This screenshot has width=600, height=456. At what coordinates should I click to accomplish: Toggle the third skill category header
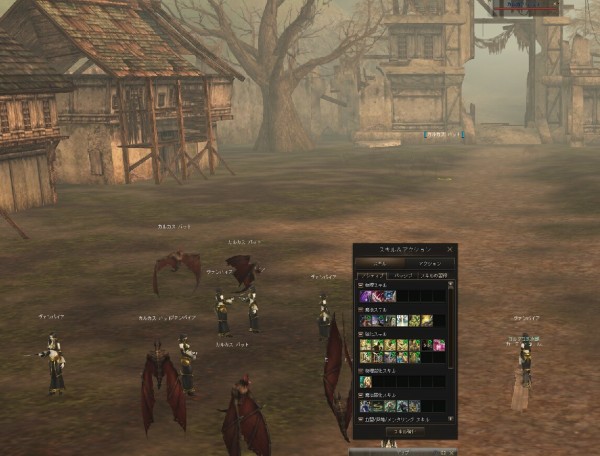click(362, 335)
